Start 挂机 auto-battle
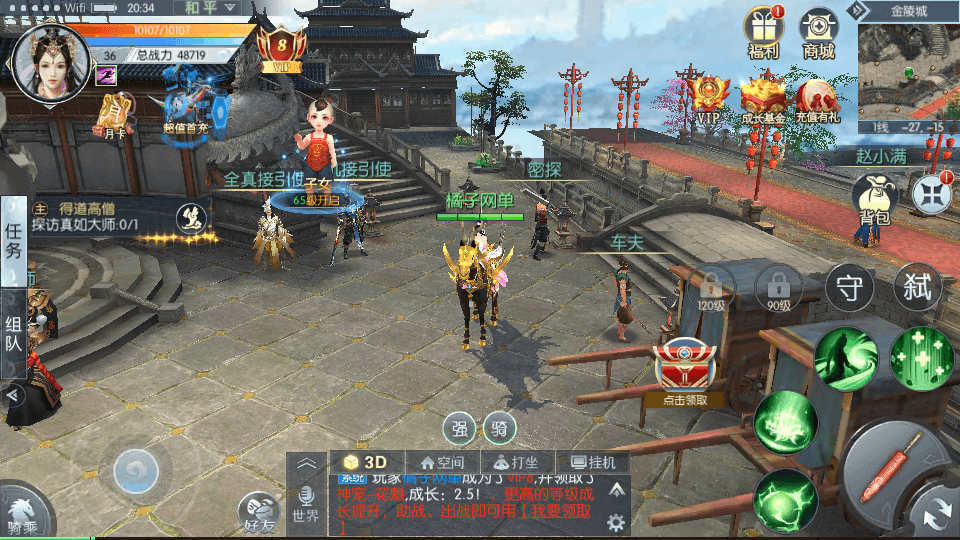 tap(592, 463)
